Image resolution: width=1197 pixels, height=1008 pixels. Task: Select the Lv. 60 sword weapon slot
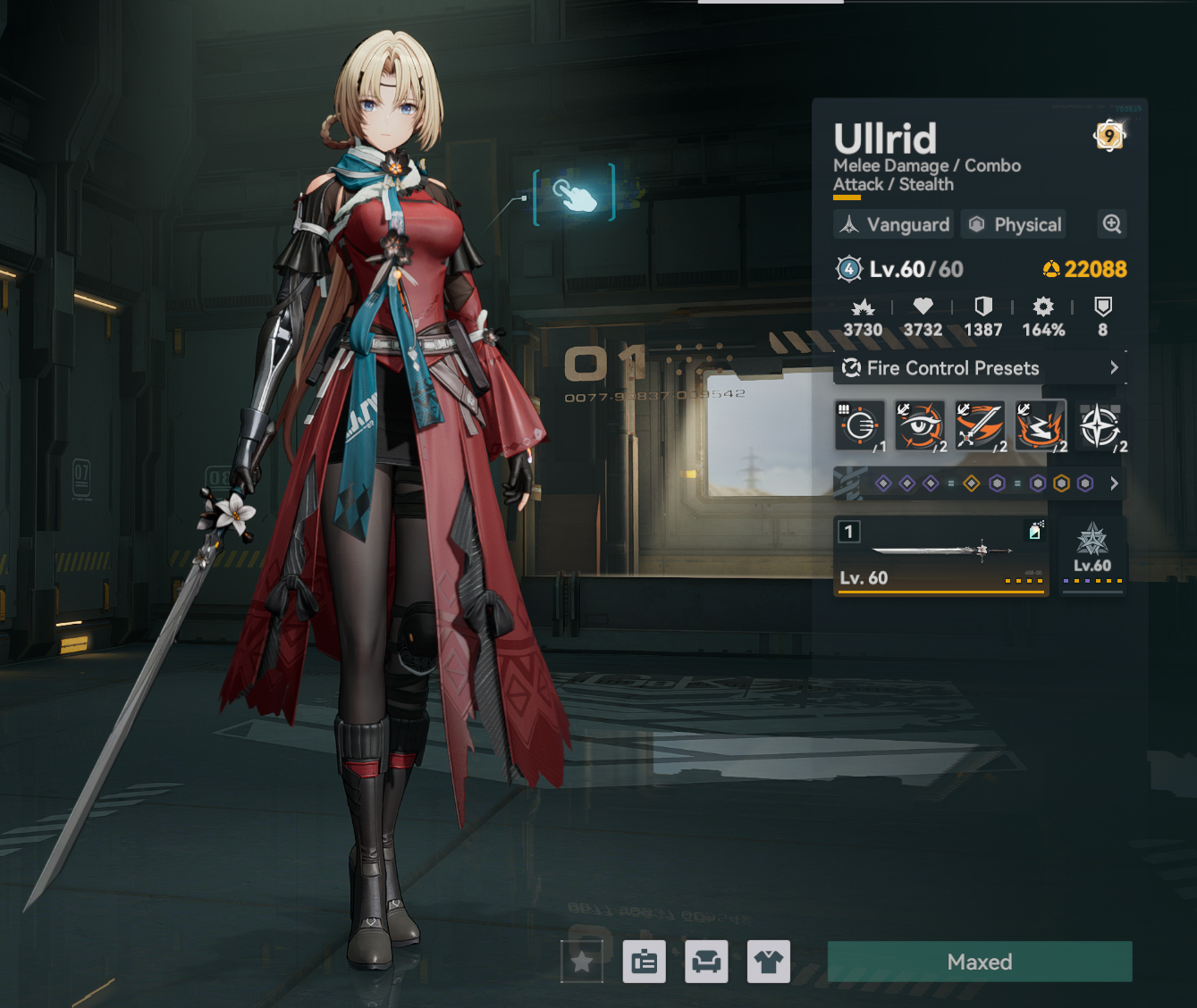pos(940,556)
